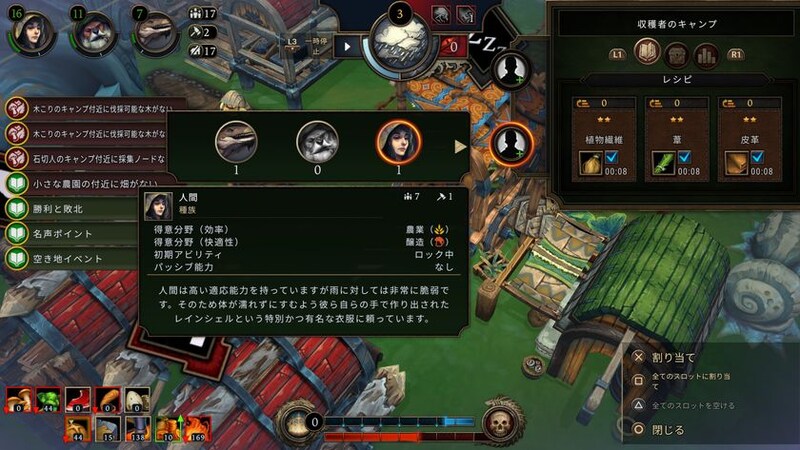The width and height of the screenshot is (800, 450).
Task: Select the human worker portrait in race picker
Action: click(x=395, y=144)
